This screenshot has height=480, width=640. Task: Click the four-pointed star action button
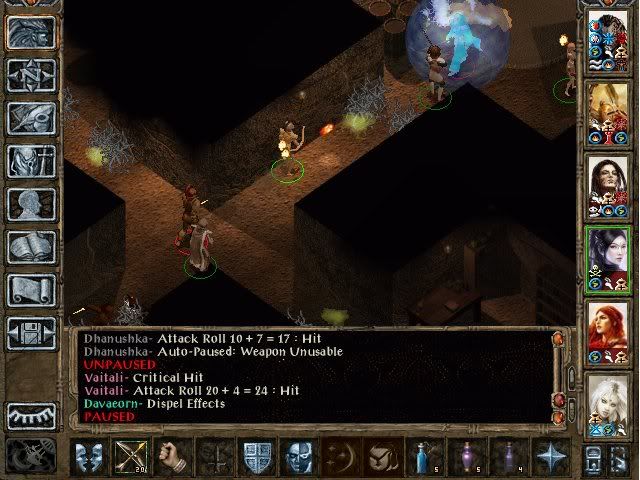point(551,456)
